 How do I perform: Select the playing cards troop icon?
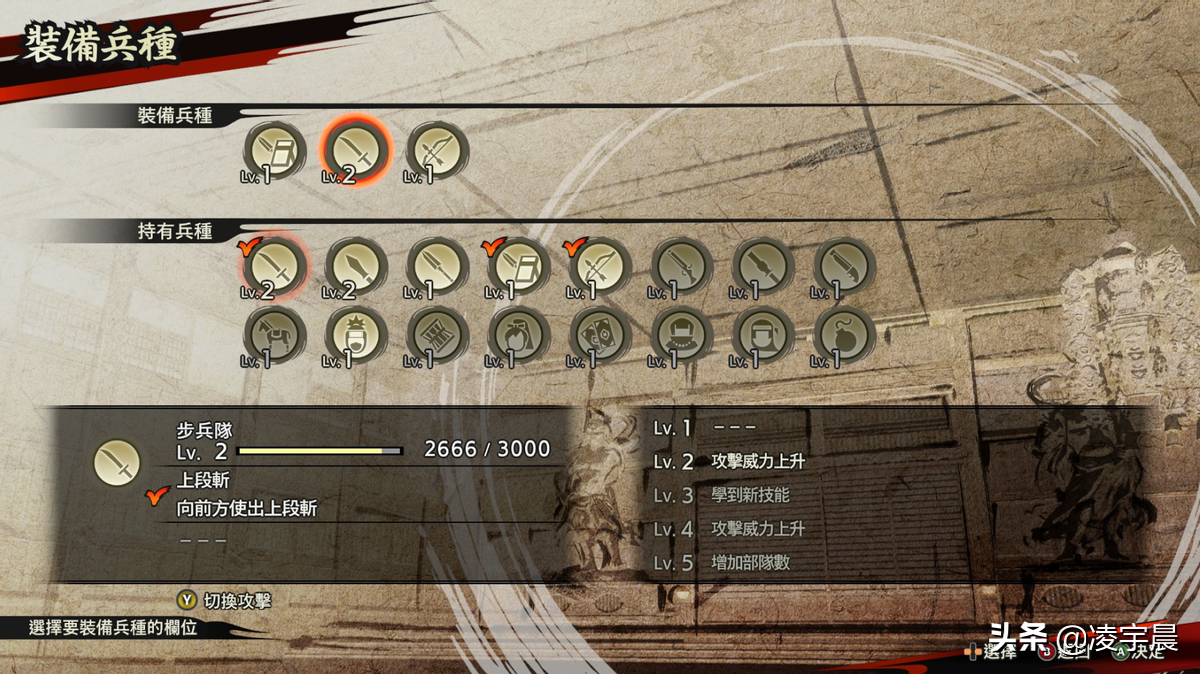pyautogui.click(x=601, y=334)
